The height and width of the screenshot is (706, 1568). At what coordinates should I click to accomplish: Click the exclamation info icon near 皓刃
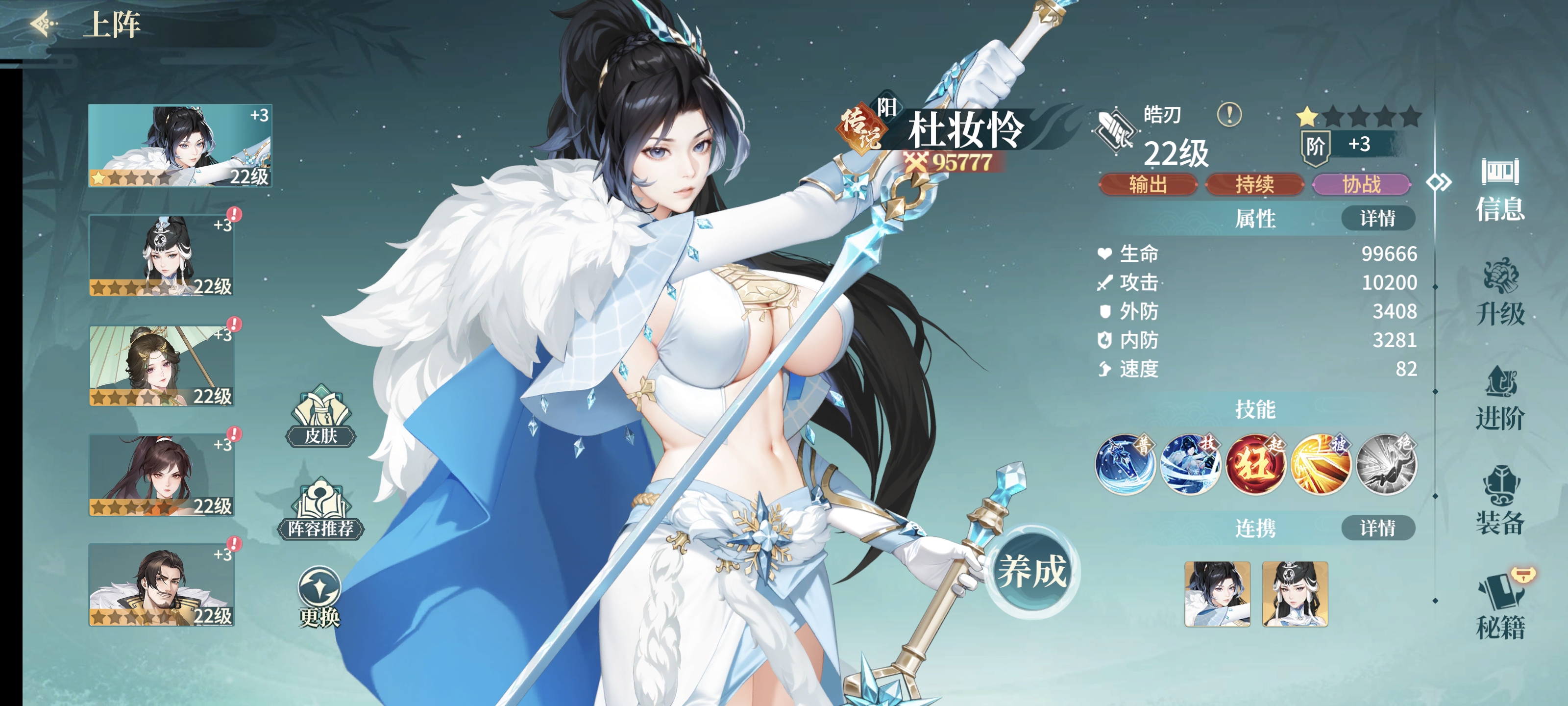(1229, 114)
